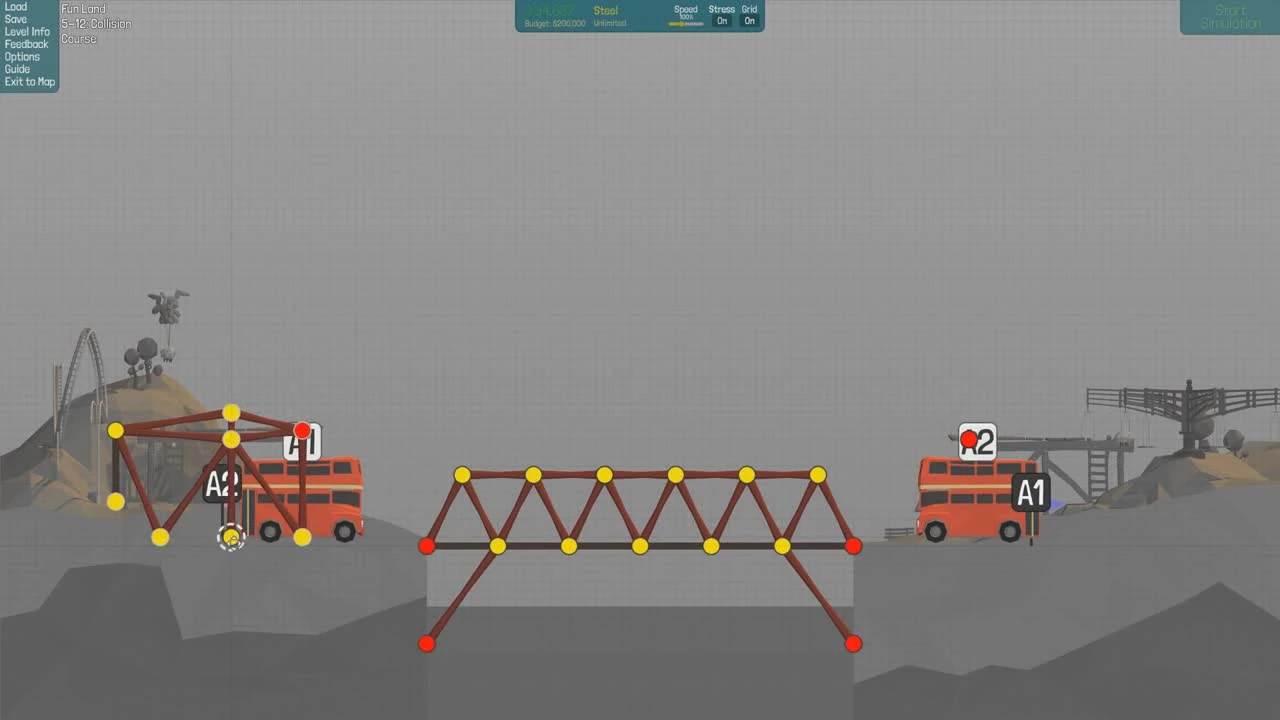Toggle Grid display off
Viewport: 1280px width, 720px height.
[x=749, y=20]
